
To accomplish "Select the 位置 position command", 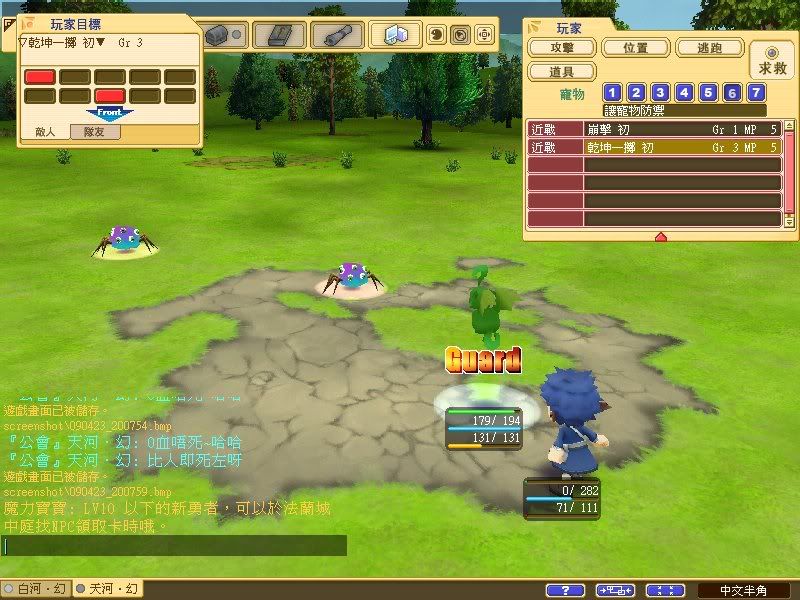I will (635, 48).
